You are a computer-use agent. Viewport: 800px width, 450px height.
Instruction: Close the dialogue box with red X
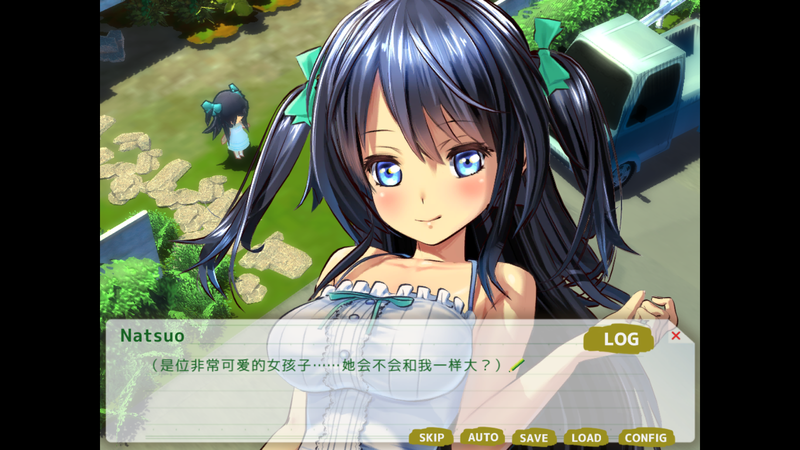(x=676, y=336)
